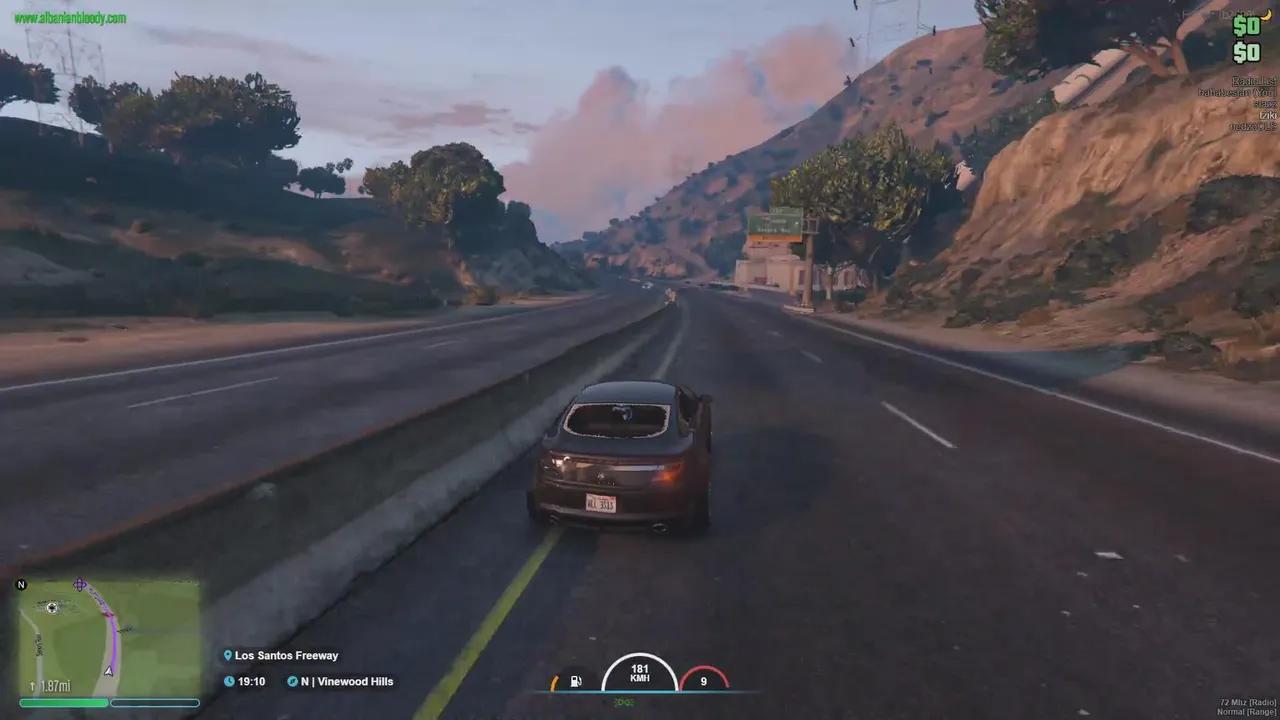This screenshot has width=1280, height=720.
Task: Click the fuel pump icon on the speedometer
Action: click(575, 680)
